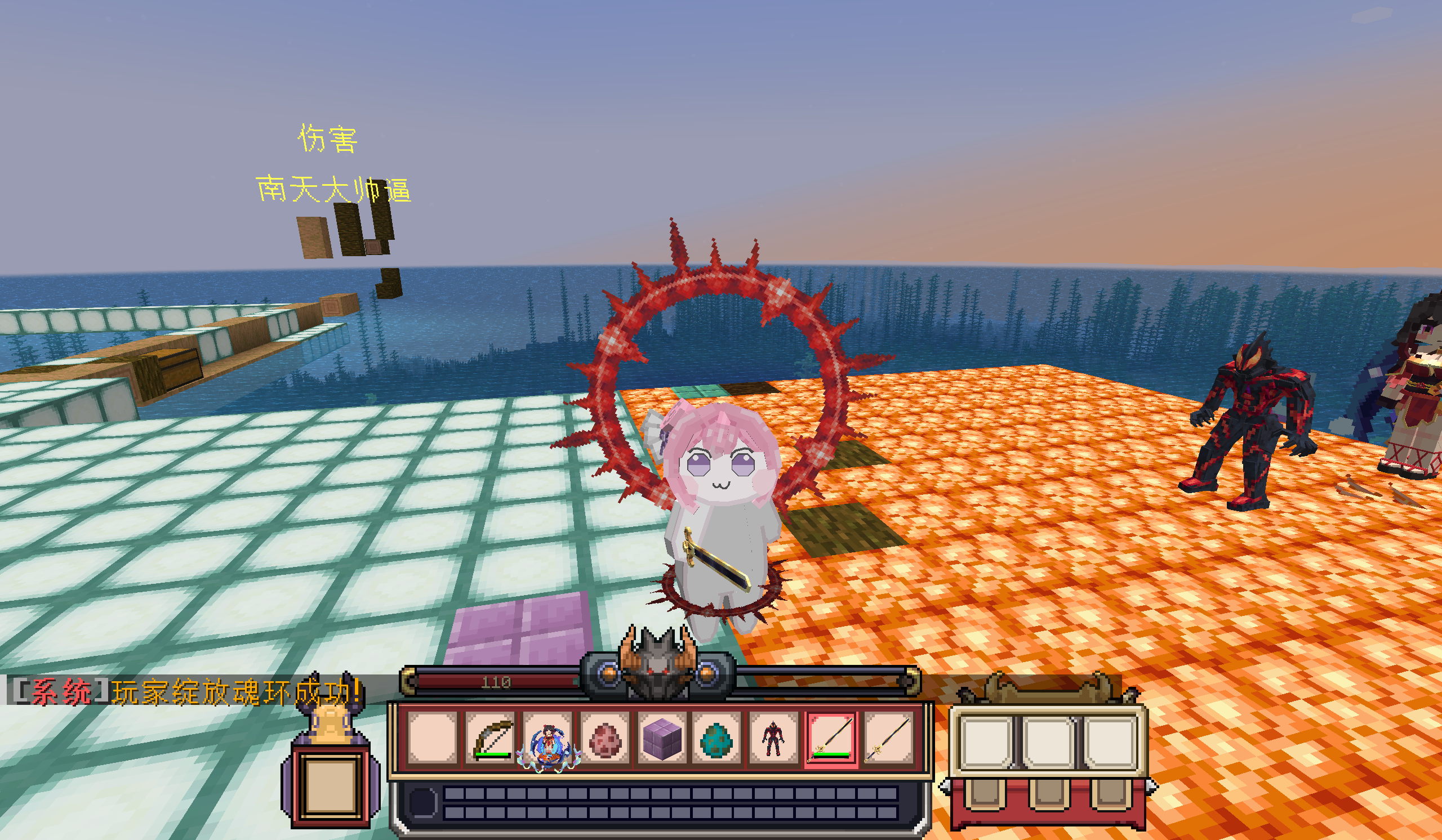Choose the pink spawn egg slot
The image size is (1442, 840).
604,739
